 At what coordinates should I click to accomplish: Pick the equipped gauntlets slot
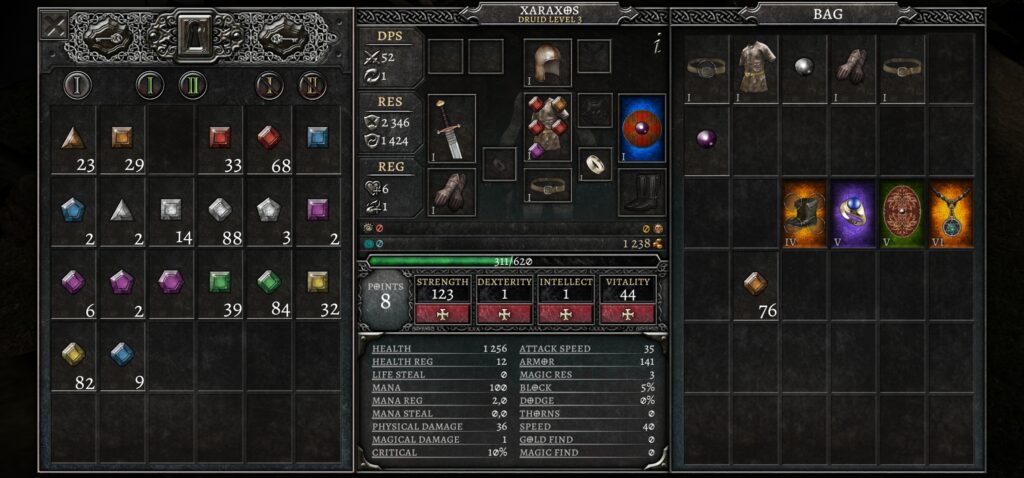pos(451,190)
